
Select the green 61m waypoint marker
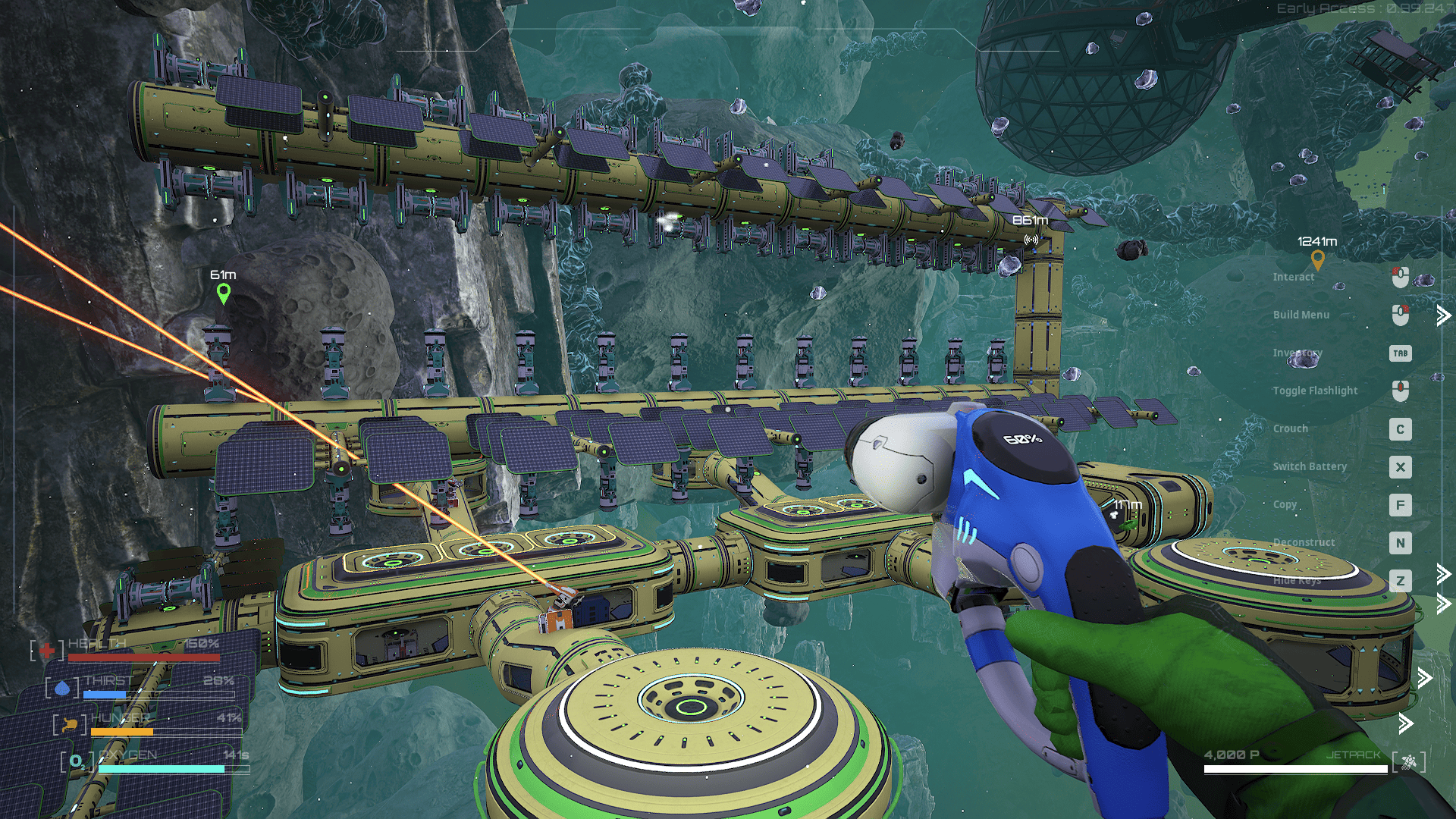(x=223, y=293)
